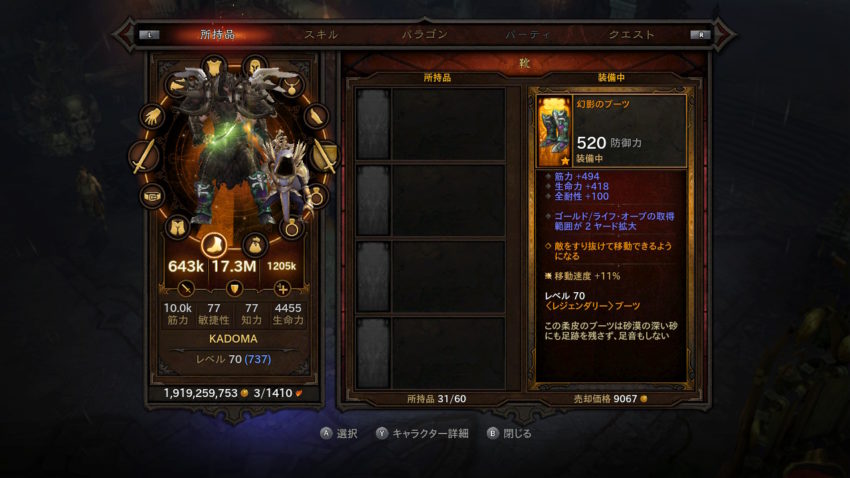Select the boots equipment slot
Screen dimensions: 850x478
coord(215,245)
